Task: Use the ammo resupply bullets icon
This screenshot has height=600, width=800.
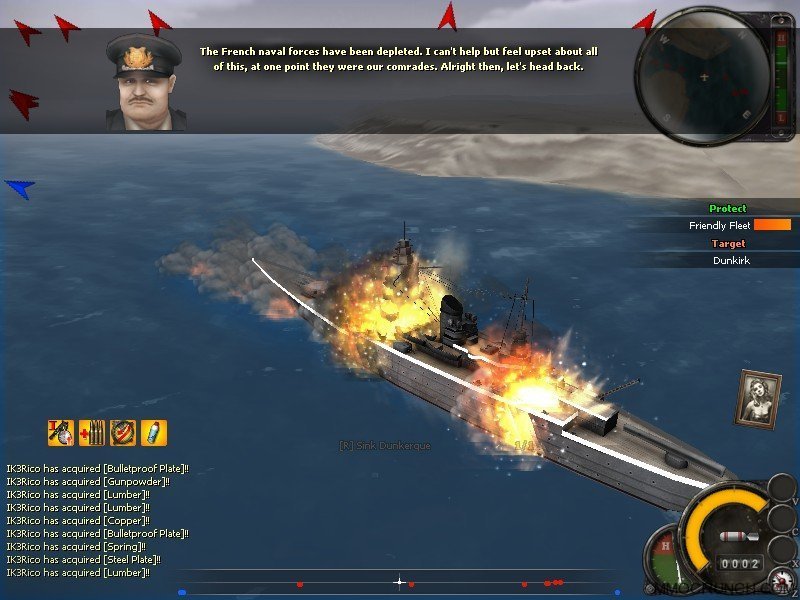Action: click(x=92, y=433)
